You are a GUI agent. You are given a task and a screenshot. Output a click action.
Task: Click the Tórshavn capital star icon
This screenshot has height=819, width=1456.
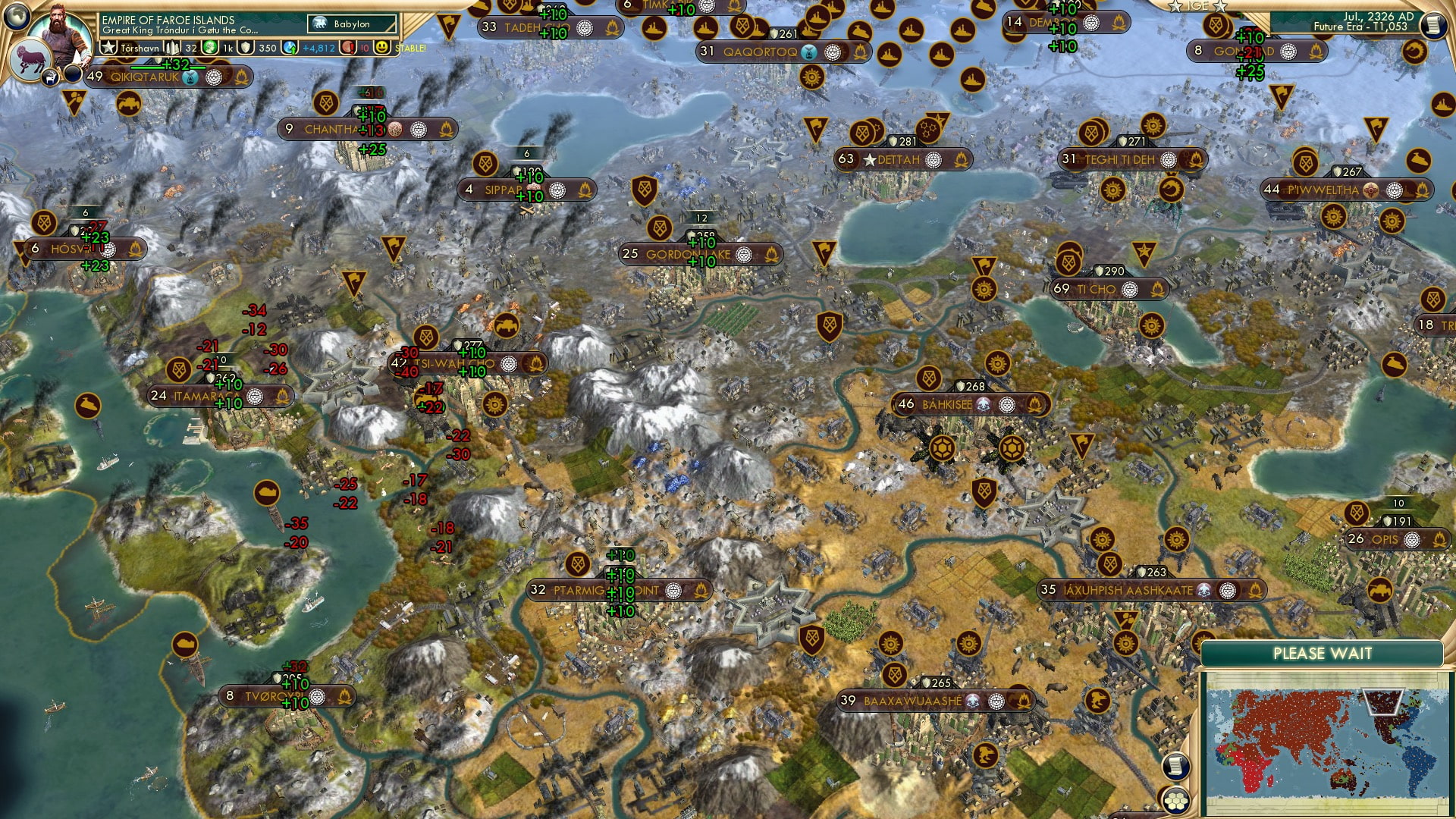108,48
